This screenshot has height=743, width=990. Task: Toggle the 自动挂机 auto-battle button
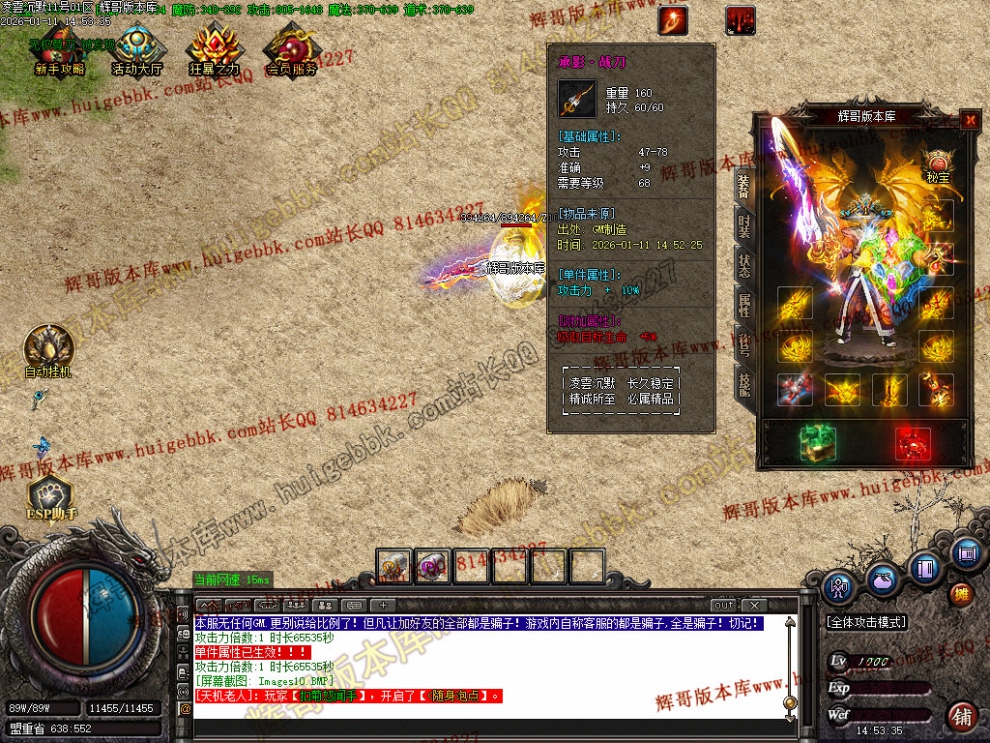(x=47, y=352)
